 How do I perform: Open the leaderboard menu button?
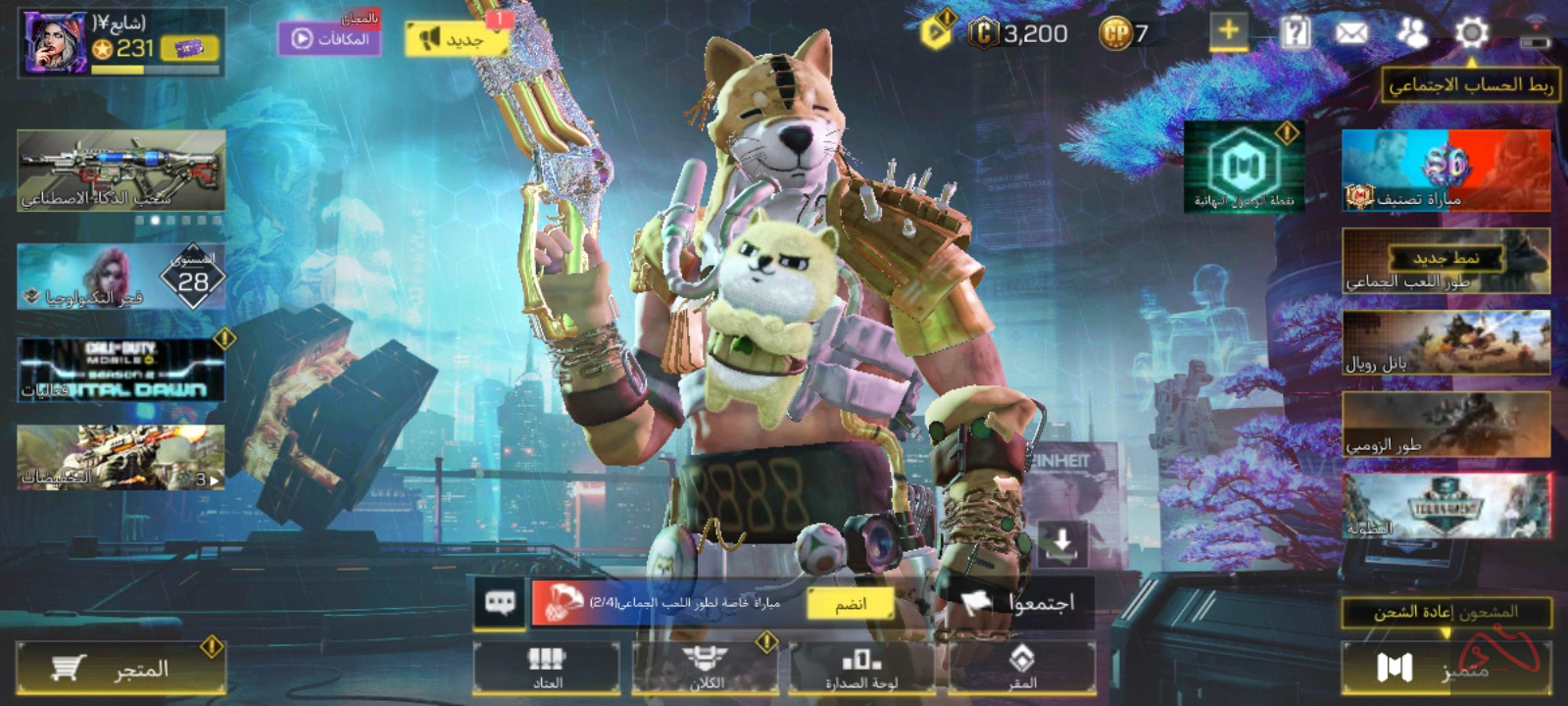coord(862,668)
